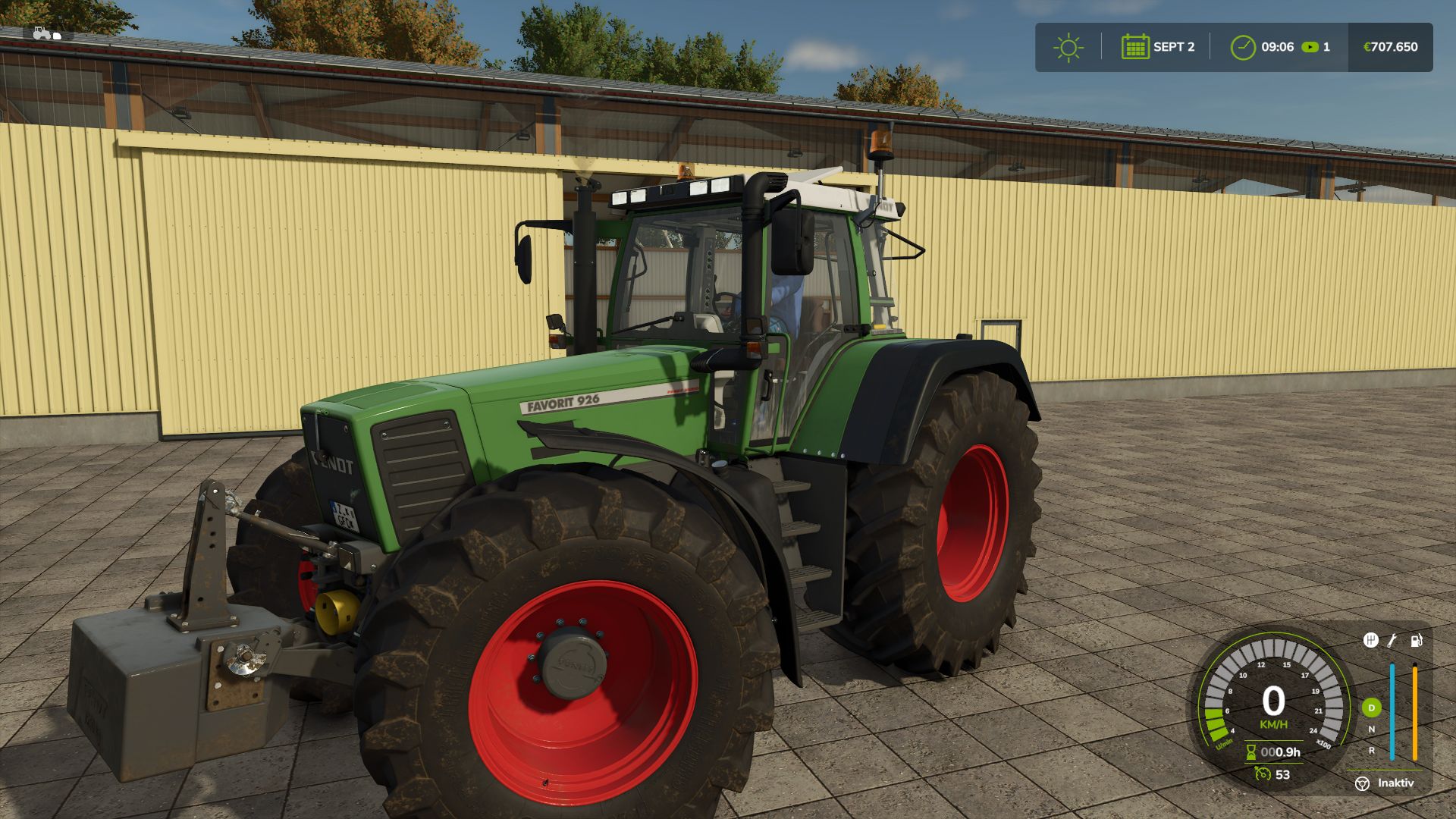Select the D drive gear indicator
The image size is (1456, 819).
[1371, 708]
